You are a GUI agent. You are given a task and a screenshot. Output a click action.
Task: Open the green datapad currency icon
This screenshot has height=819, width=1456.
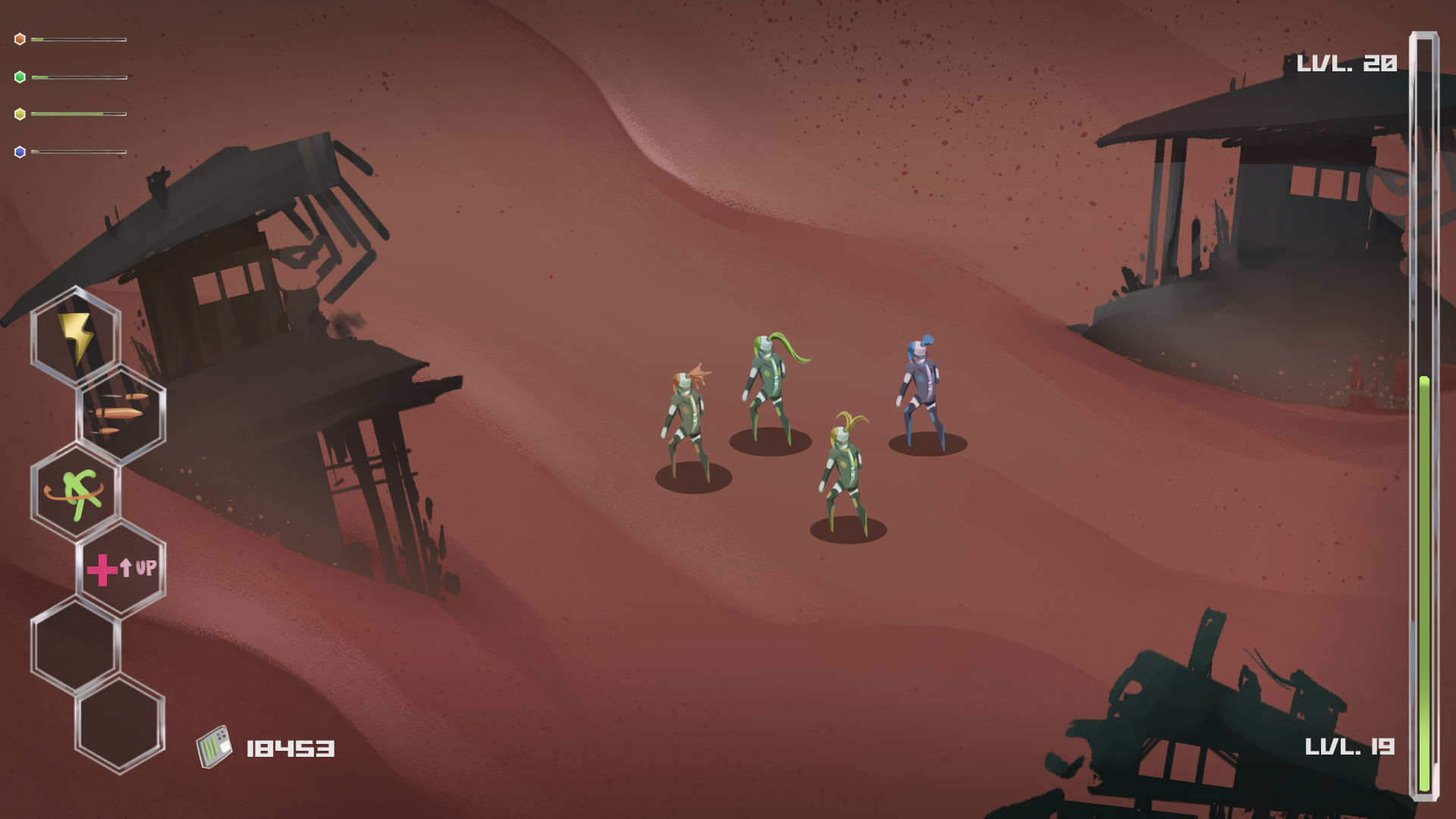click(x=214, y=748)
